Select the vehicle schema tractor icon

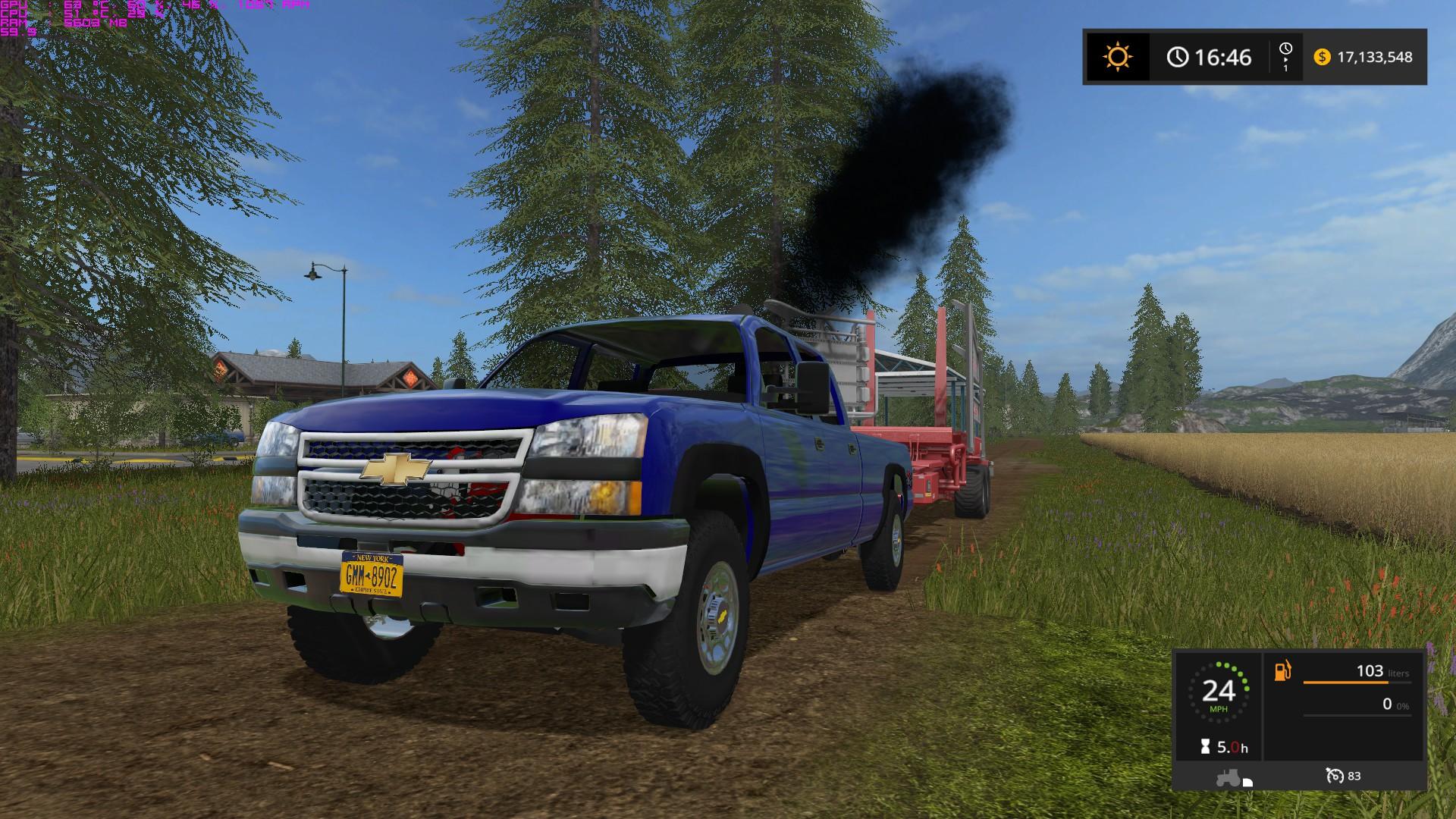point(1230,778)
